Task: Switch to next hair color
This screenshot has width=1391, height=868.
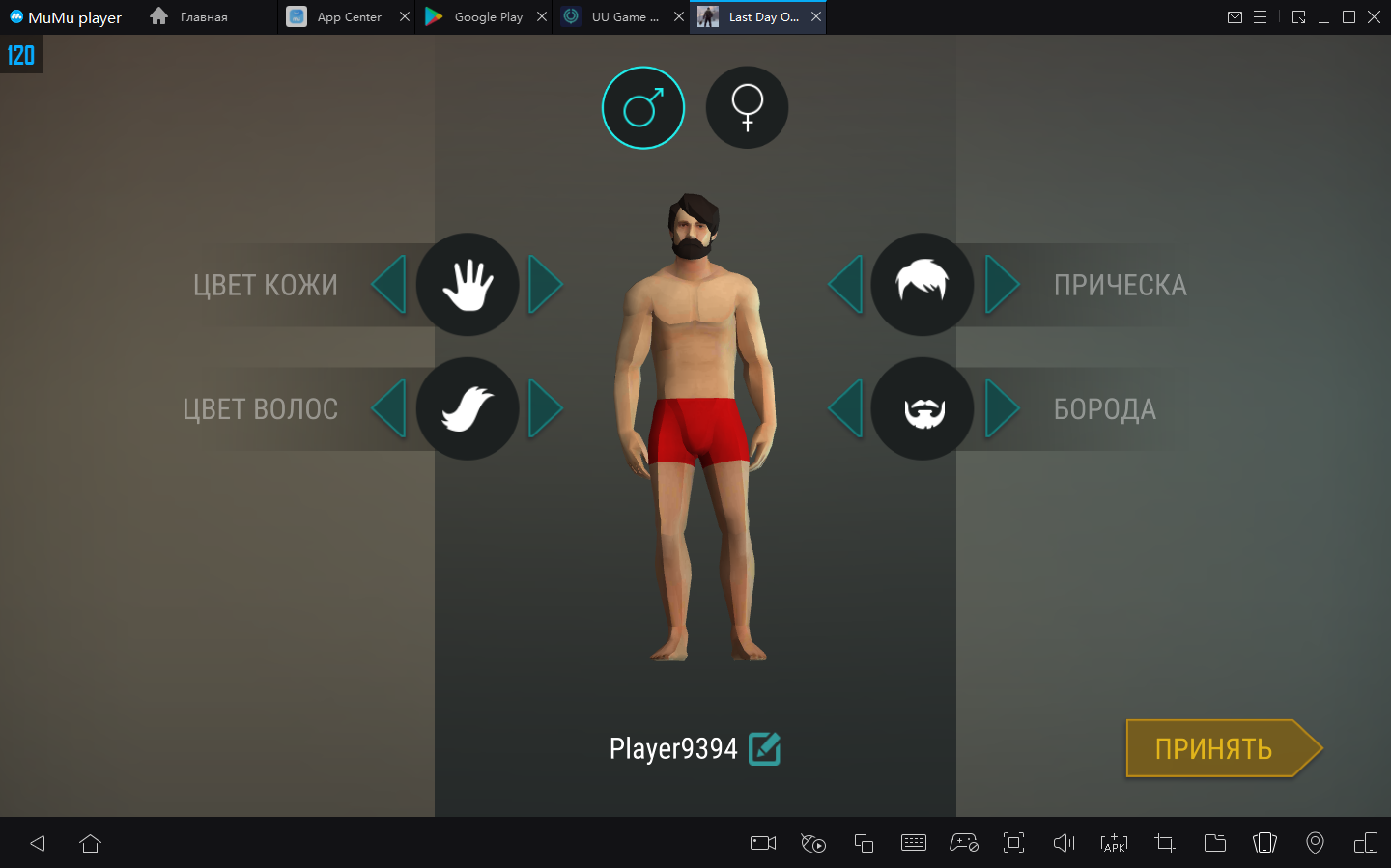Action: [545, 408]
